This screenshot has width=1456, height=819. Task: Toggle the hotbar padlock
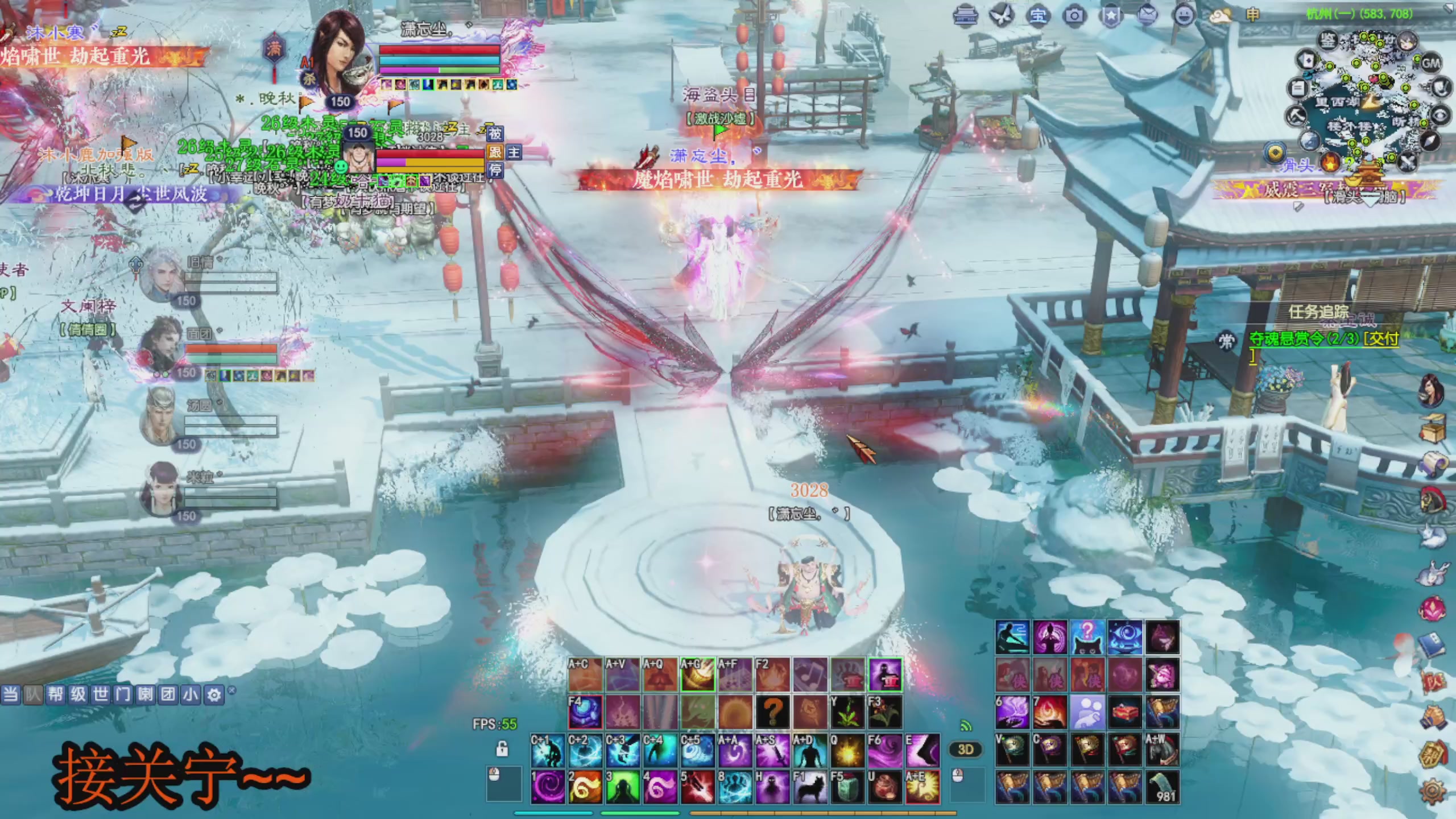[502, 748]
